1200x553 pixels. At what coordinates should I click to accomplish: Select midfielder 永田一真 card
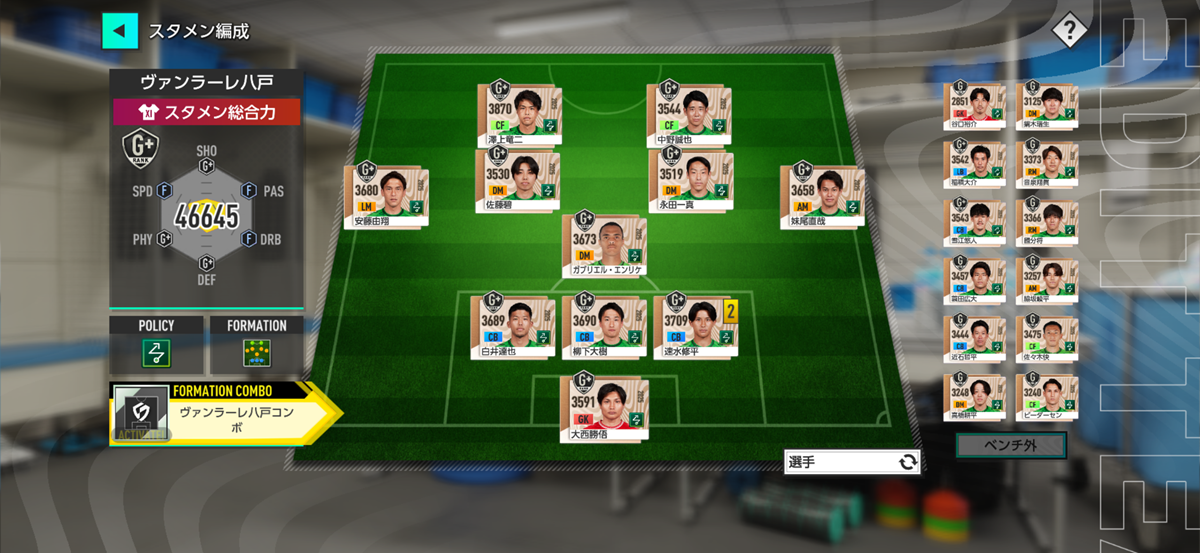pos(690,180)
